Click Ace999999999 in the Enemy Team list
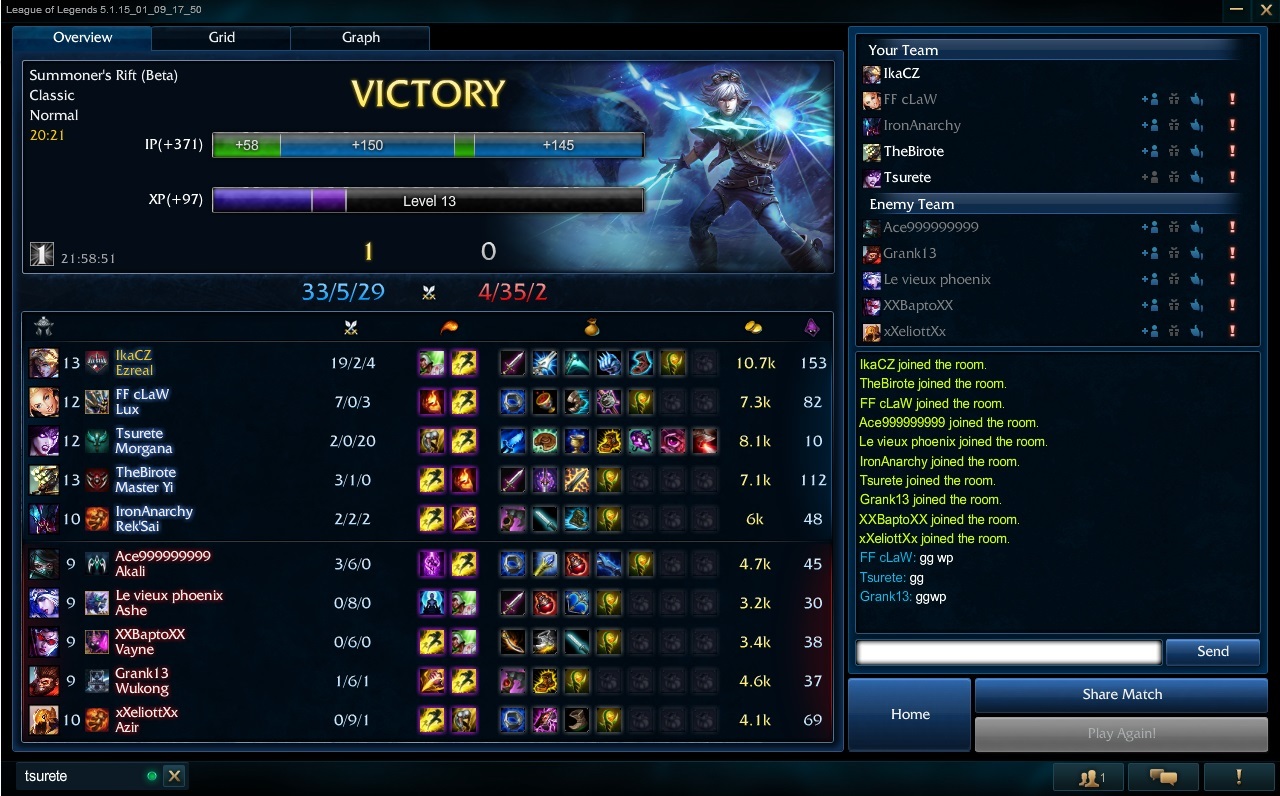The image size is (1280, 796). [x=930, y=227]
